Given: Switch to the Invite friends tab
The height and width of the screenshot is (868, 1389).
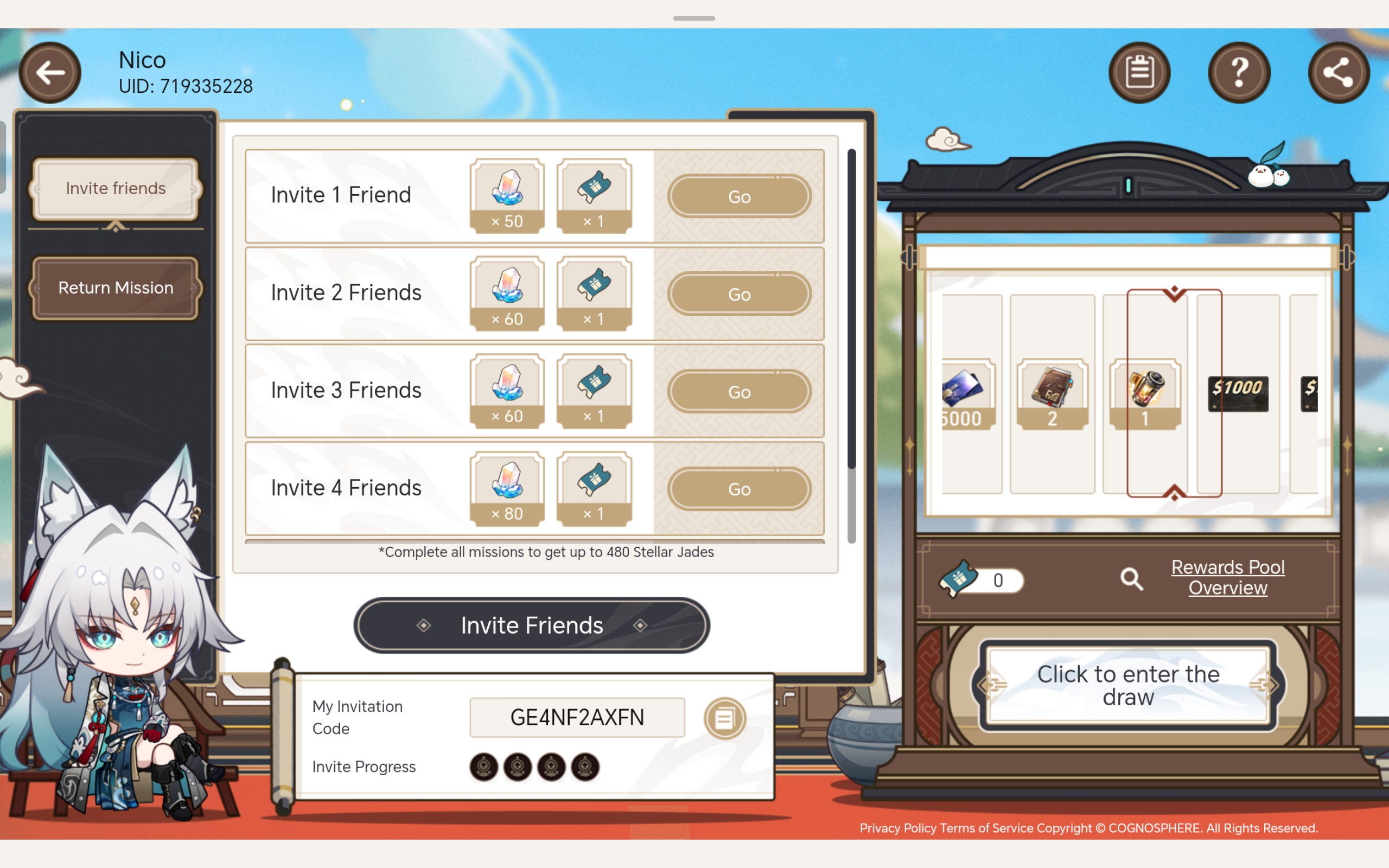Looking at the screenshot, I should [115, 188].
